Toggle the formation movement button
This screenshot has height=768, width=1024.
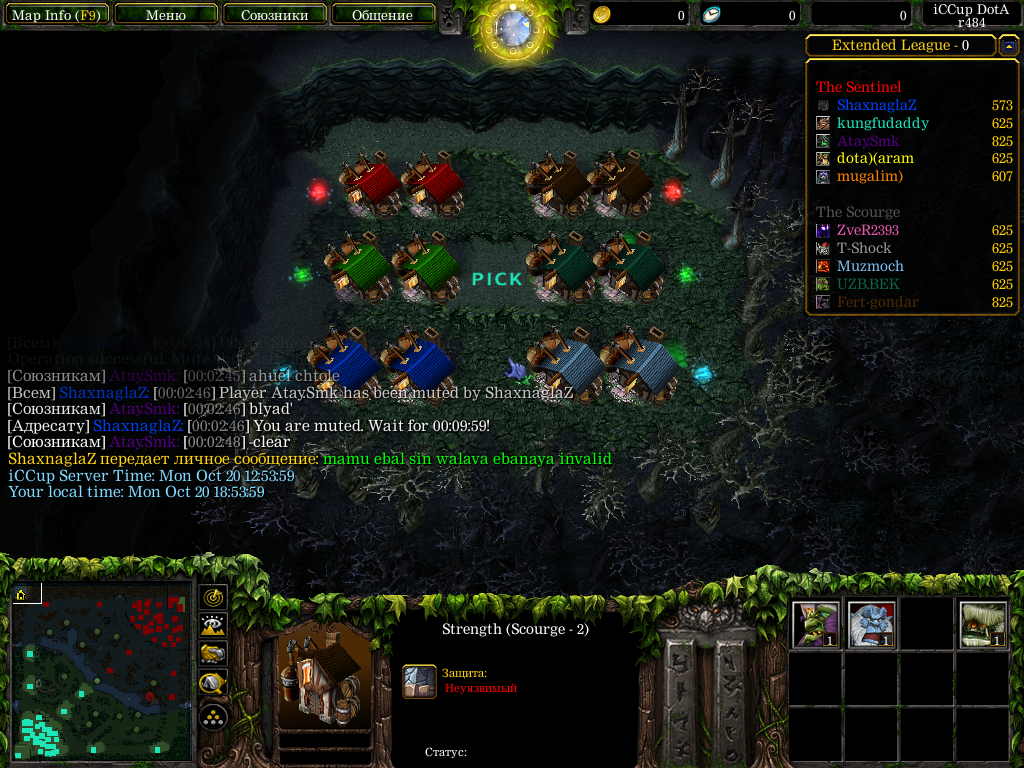point(214,716)
